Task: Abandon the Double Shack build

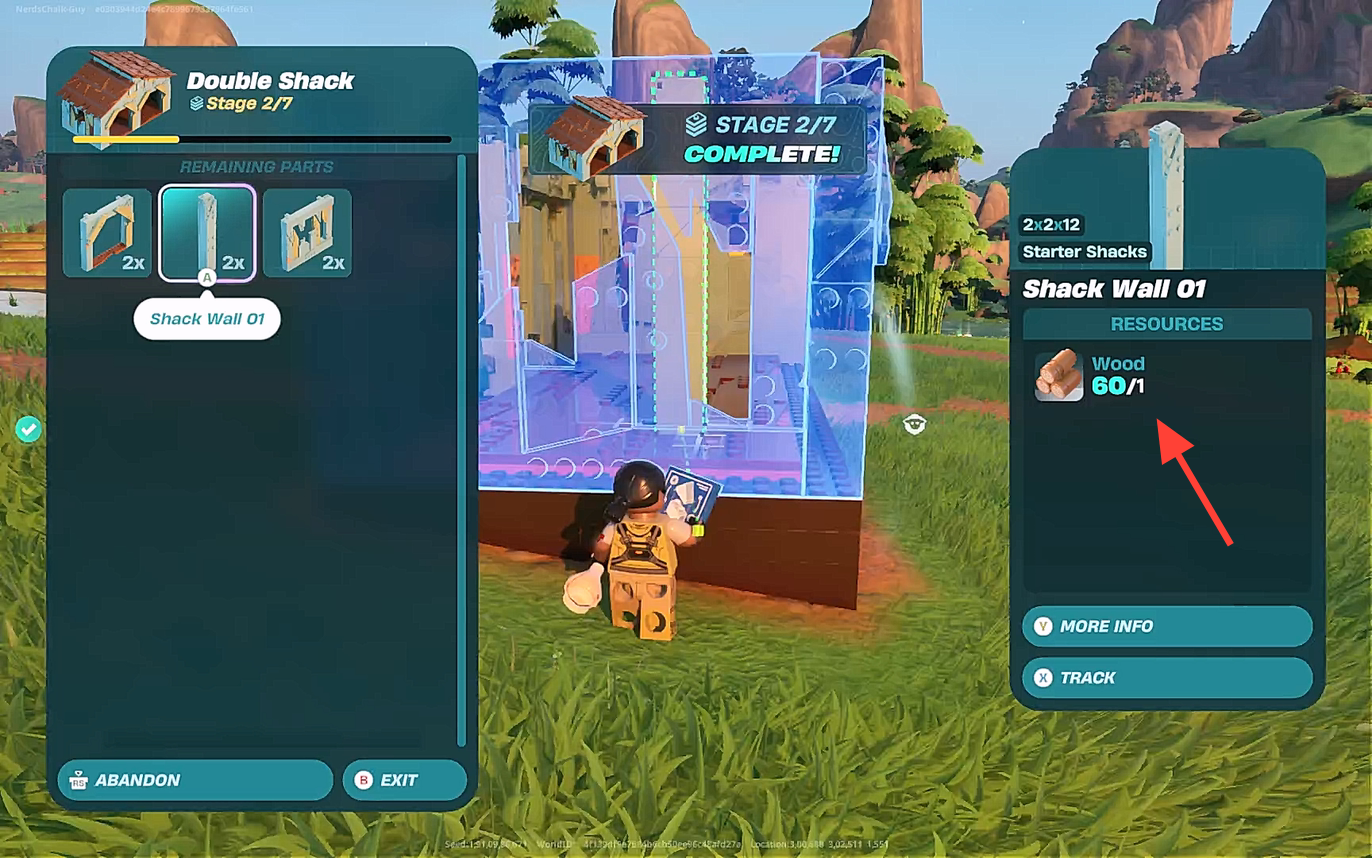Action: pos(195,780)
